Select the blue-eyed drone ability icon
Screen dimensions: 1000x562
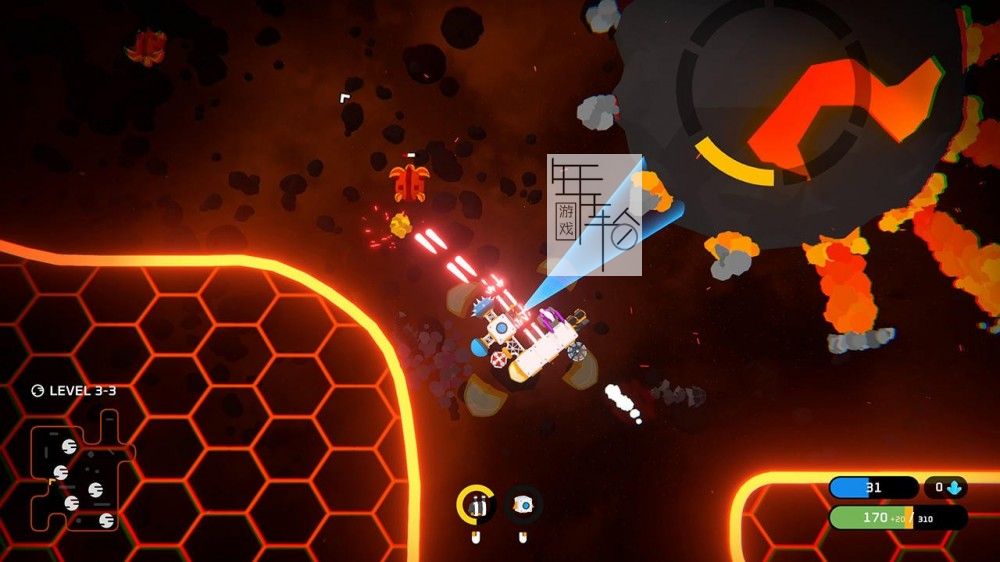tap(523, 505)
